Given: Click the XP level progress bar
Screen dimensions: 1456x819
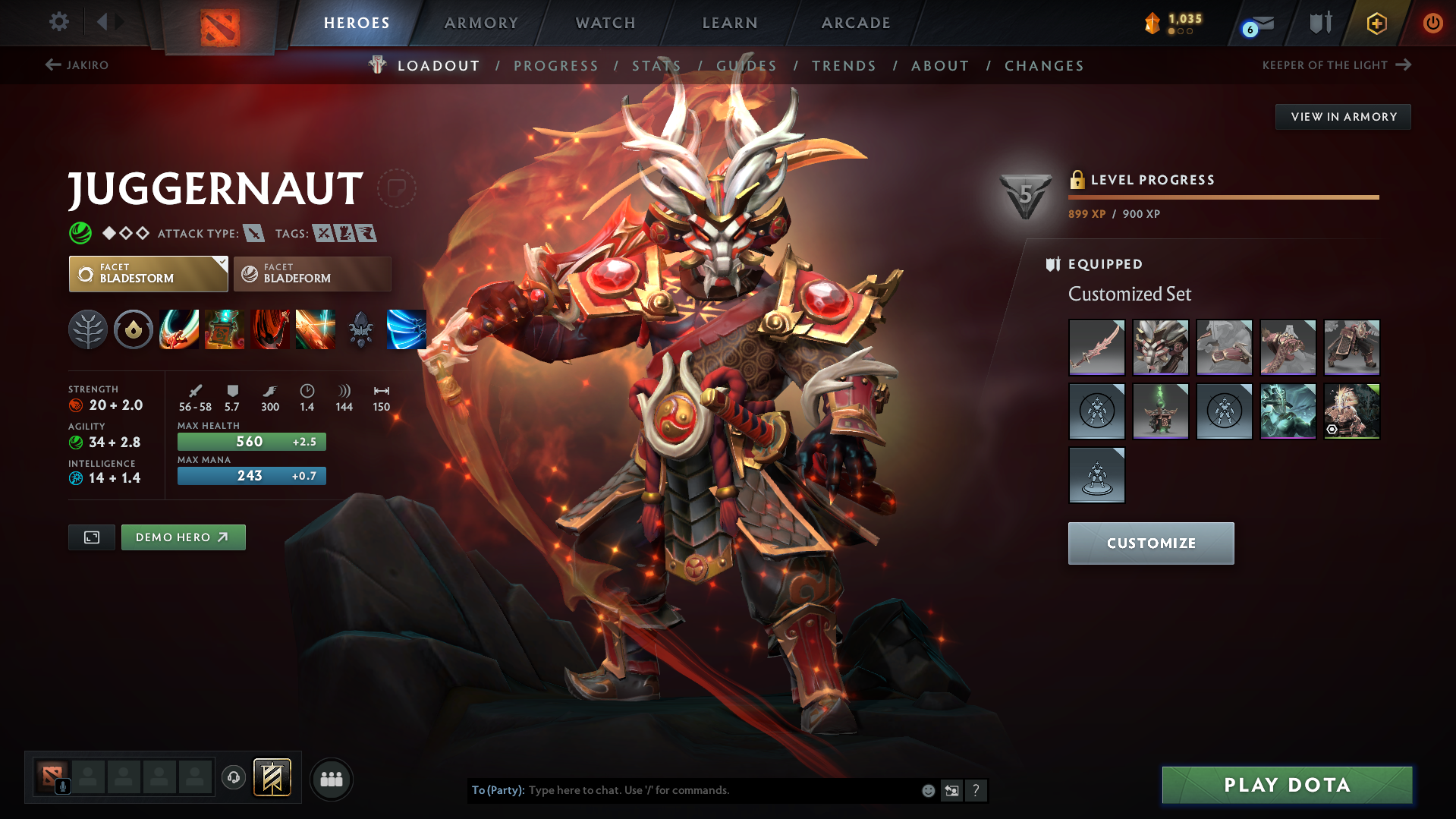Looking at the screenshot, I should tap(1223, 197).
